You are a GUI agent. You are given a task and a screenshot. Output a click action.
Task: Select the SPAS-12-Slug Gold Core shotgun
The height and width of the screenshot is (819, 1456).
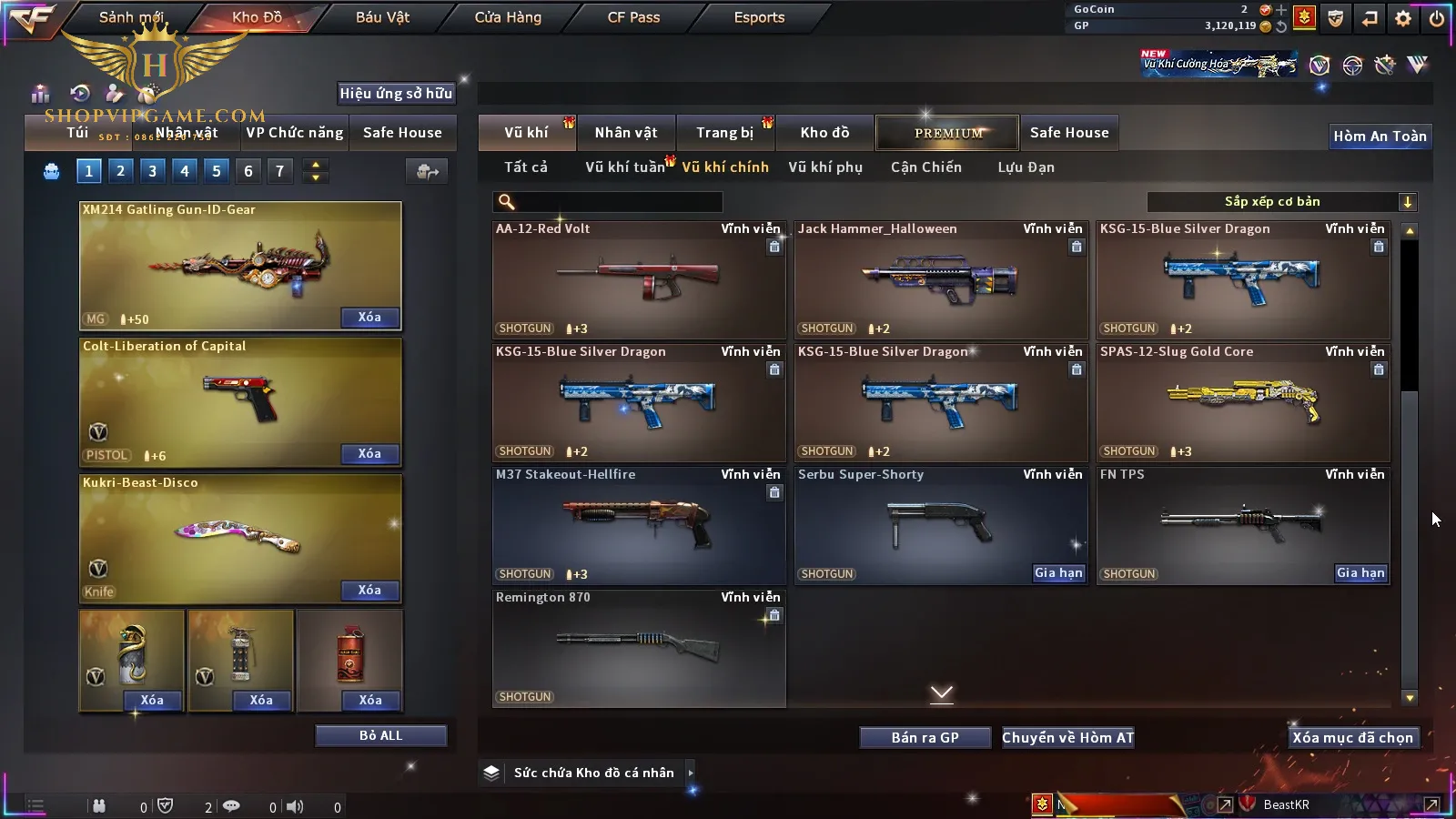click(x=1242, y=402)
